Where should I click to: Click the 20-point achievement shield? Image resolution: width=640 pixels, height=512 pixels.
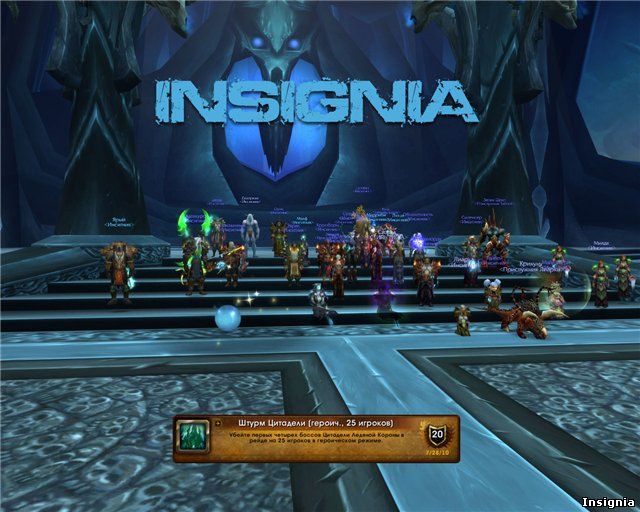click(x=436, y=435)
